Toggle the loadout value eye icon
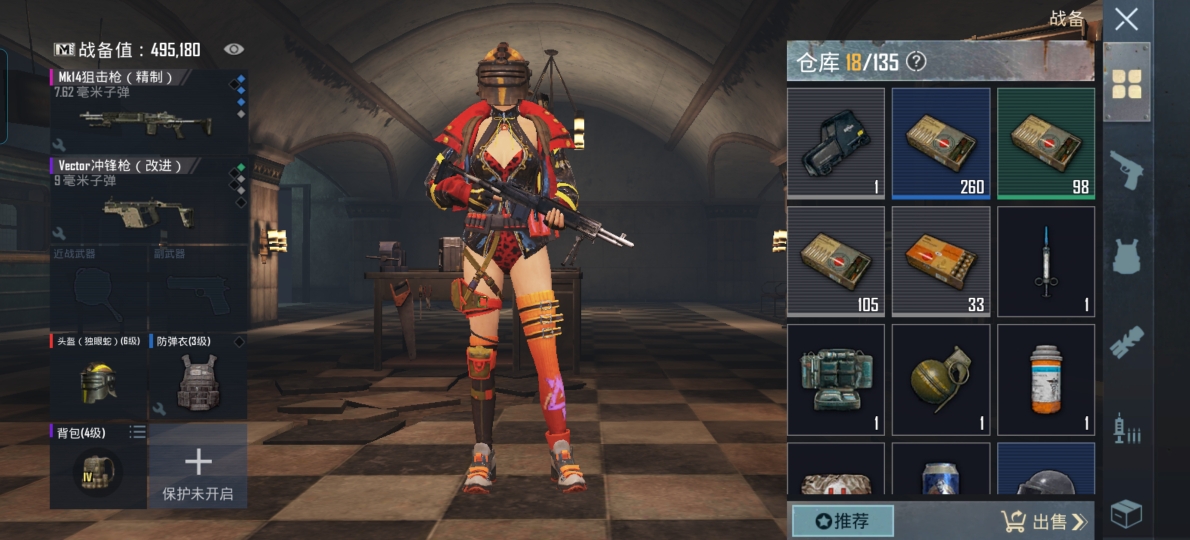The width and height of the screenshot is (1190, 540). pyautogui.click(x=234, y=49)
